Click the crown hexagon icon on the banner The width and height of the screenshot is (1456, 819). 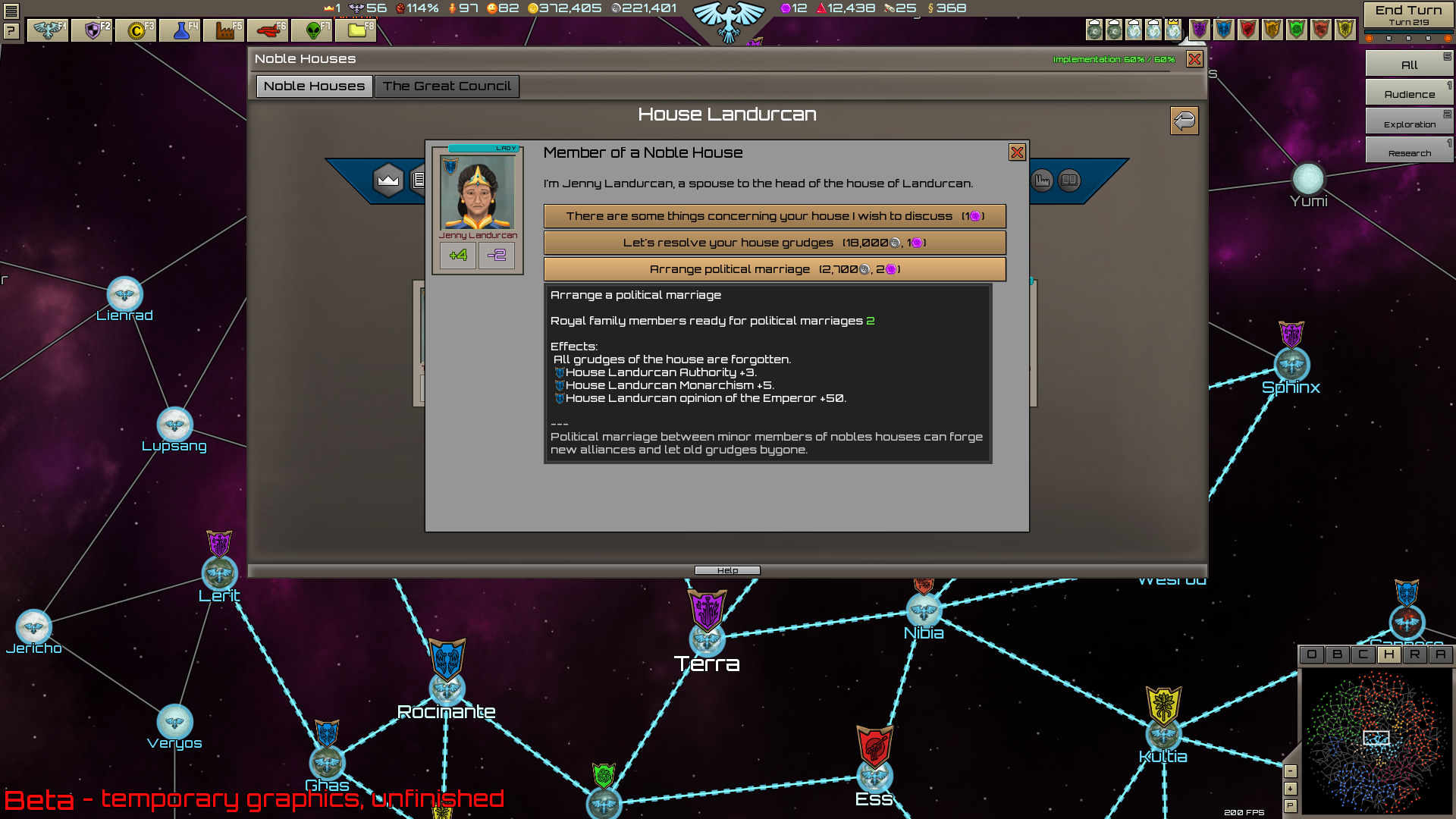coord(388,180)
